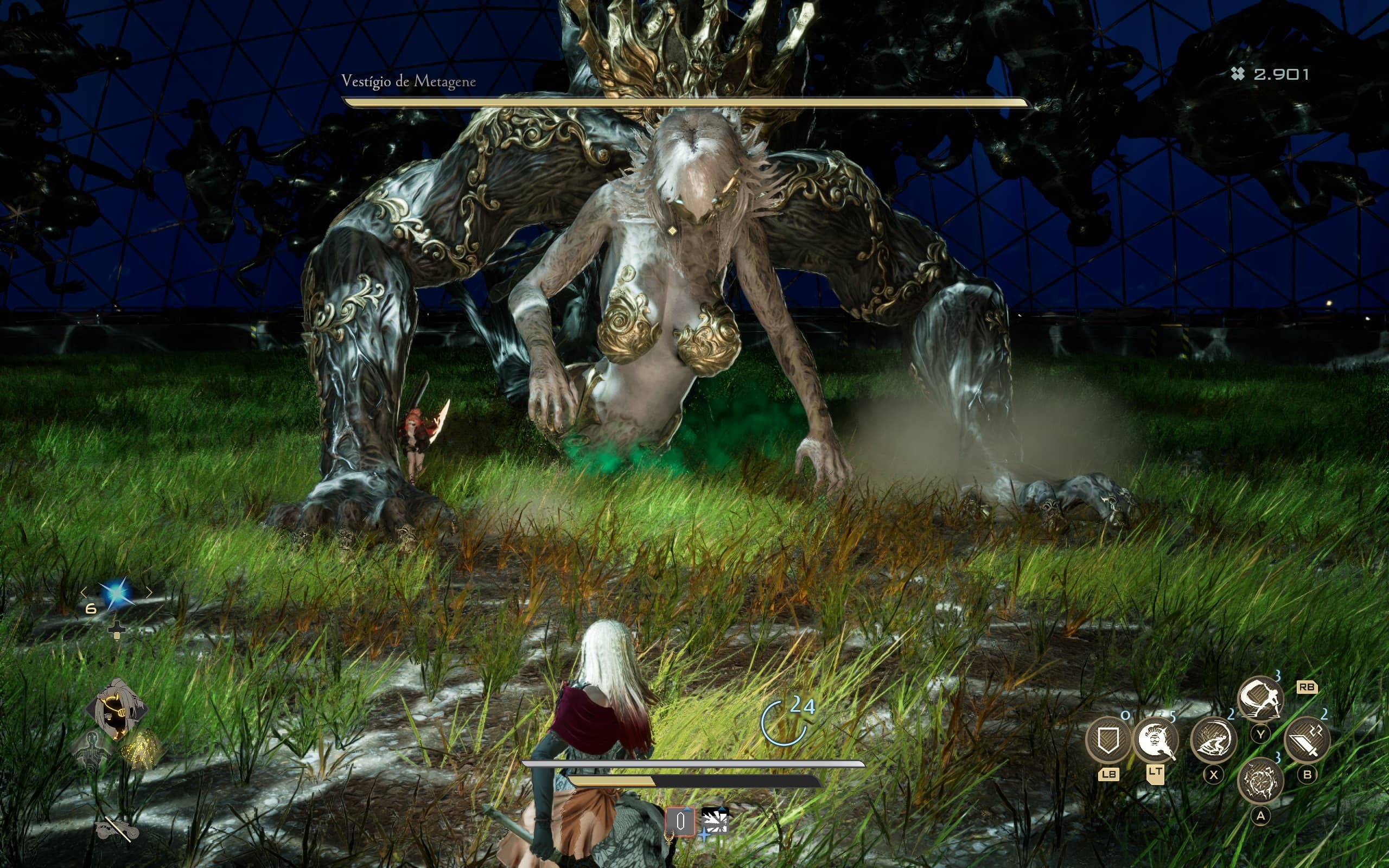Select the LB block ability icon
Screen dimensions: 1389x868
pos(1109,739)
